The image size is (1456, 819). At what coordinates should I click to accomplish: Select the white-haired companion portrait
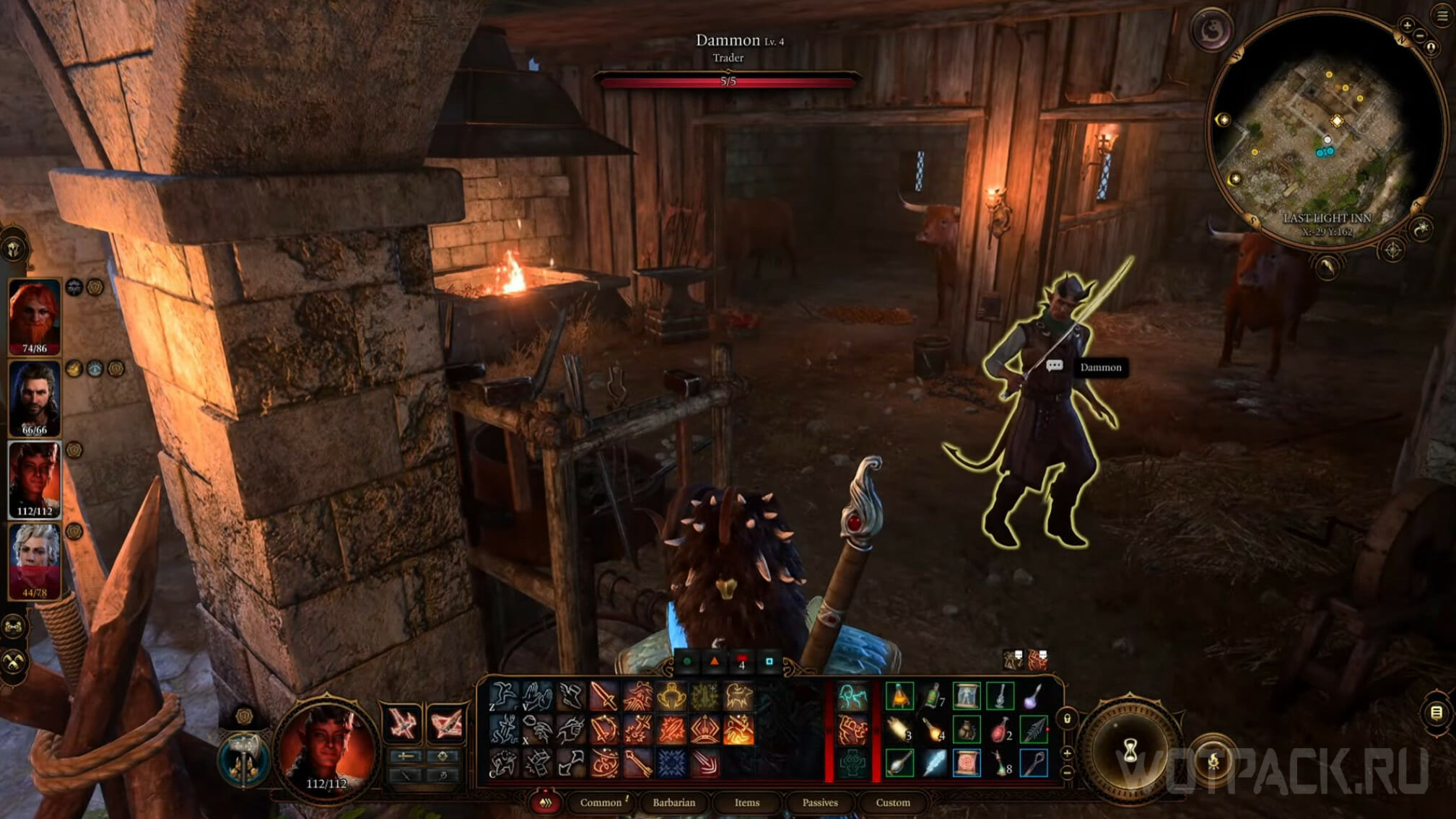coord(35,561)
